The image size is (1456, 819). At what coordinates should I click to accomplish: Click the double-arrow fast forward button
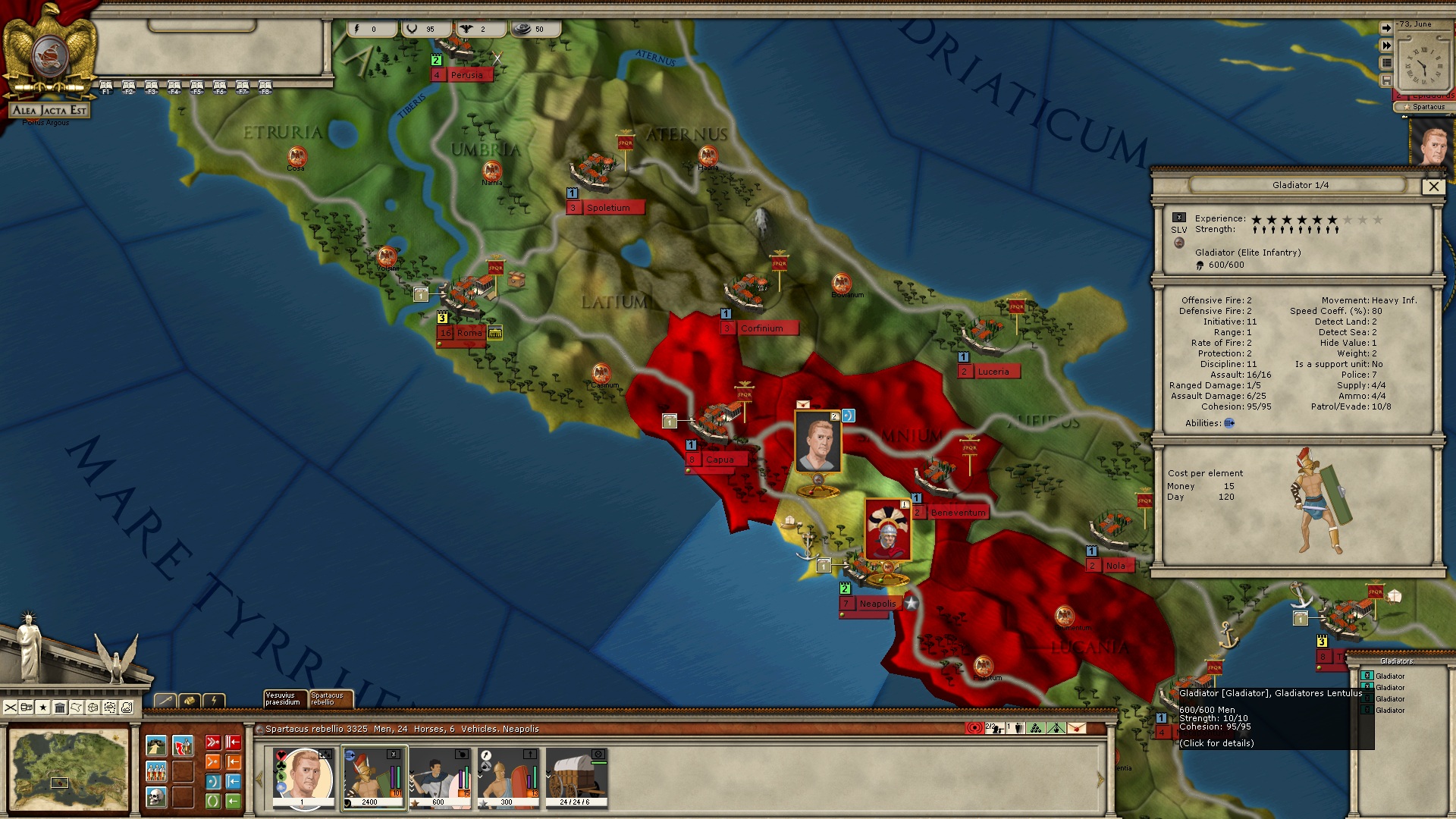1386,45
